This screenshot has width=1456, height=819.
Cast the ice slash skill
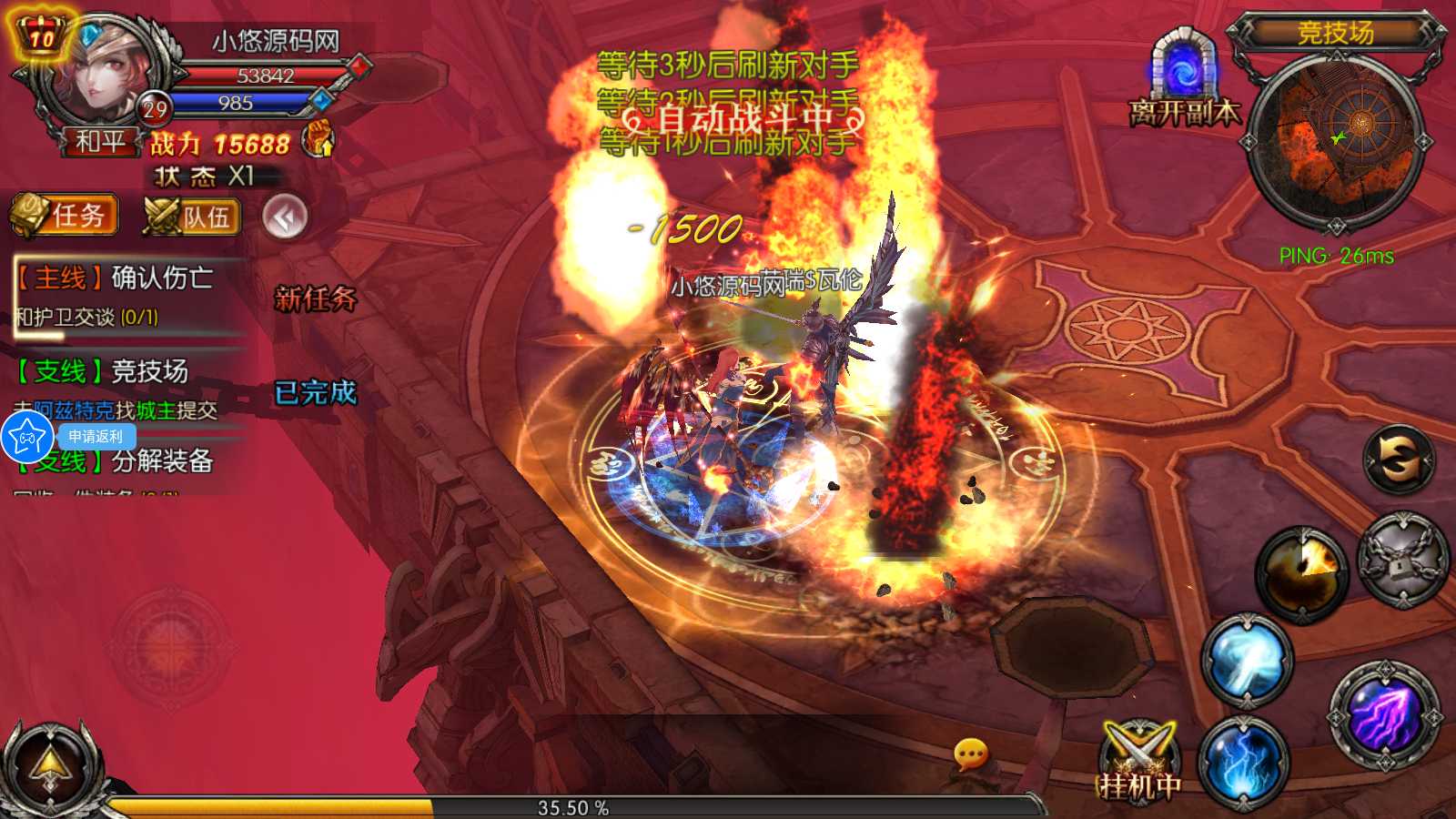pyautogui.click(x=1247, y=661)
